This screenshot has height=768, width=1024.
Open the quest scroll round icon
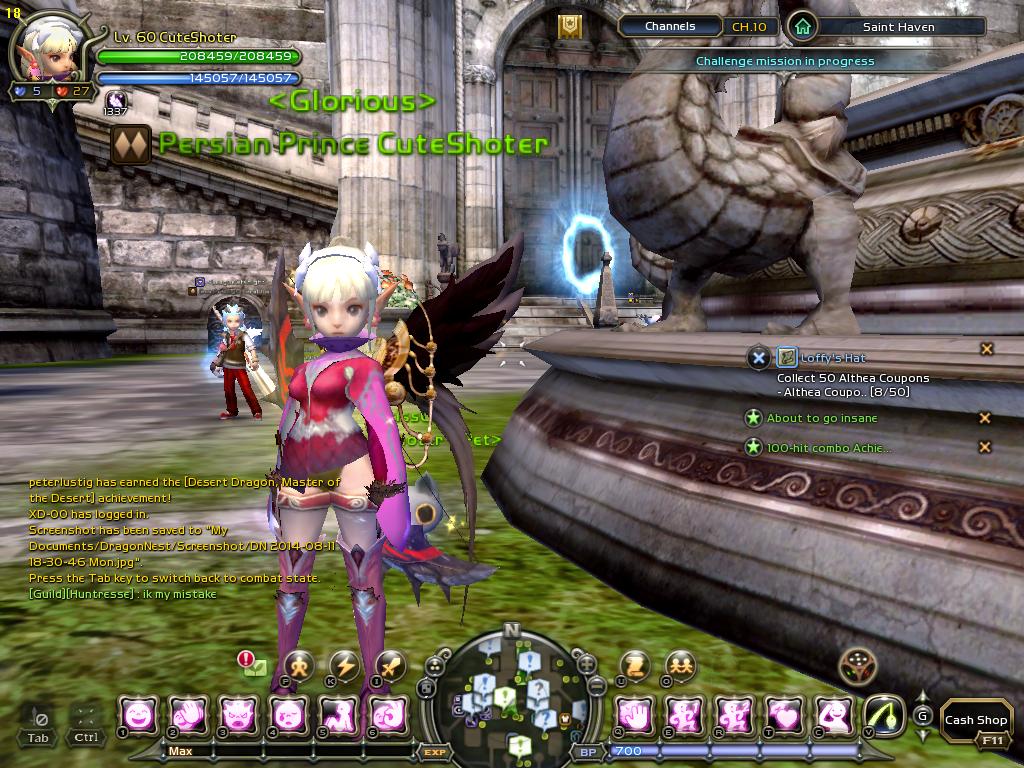(635, 665)
